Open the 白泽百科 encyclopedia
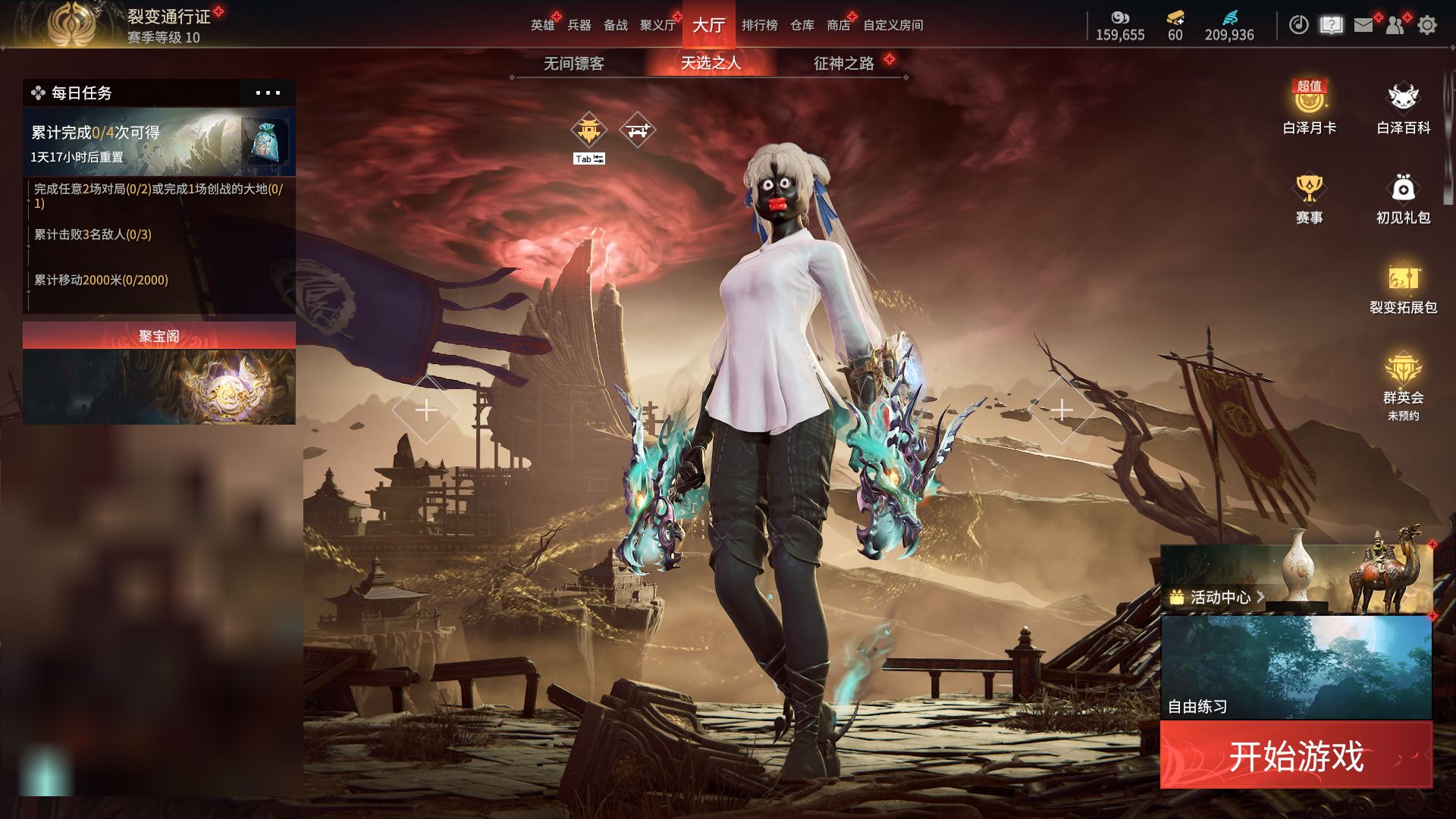 pos(1403,108)
